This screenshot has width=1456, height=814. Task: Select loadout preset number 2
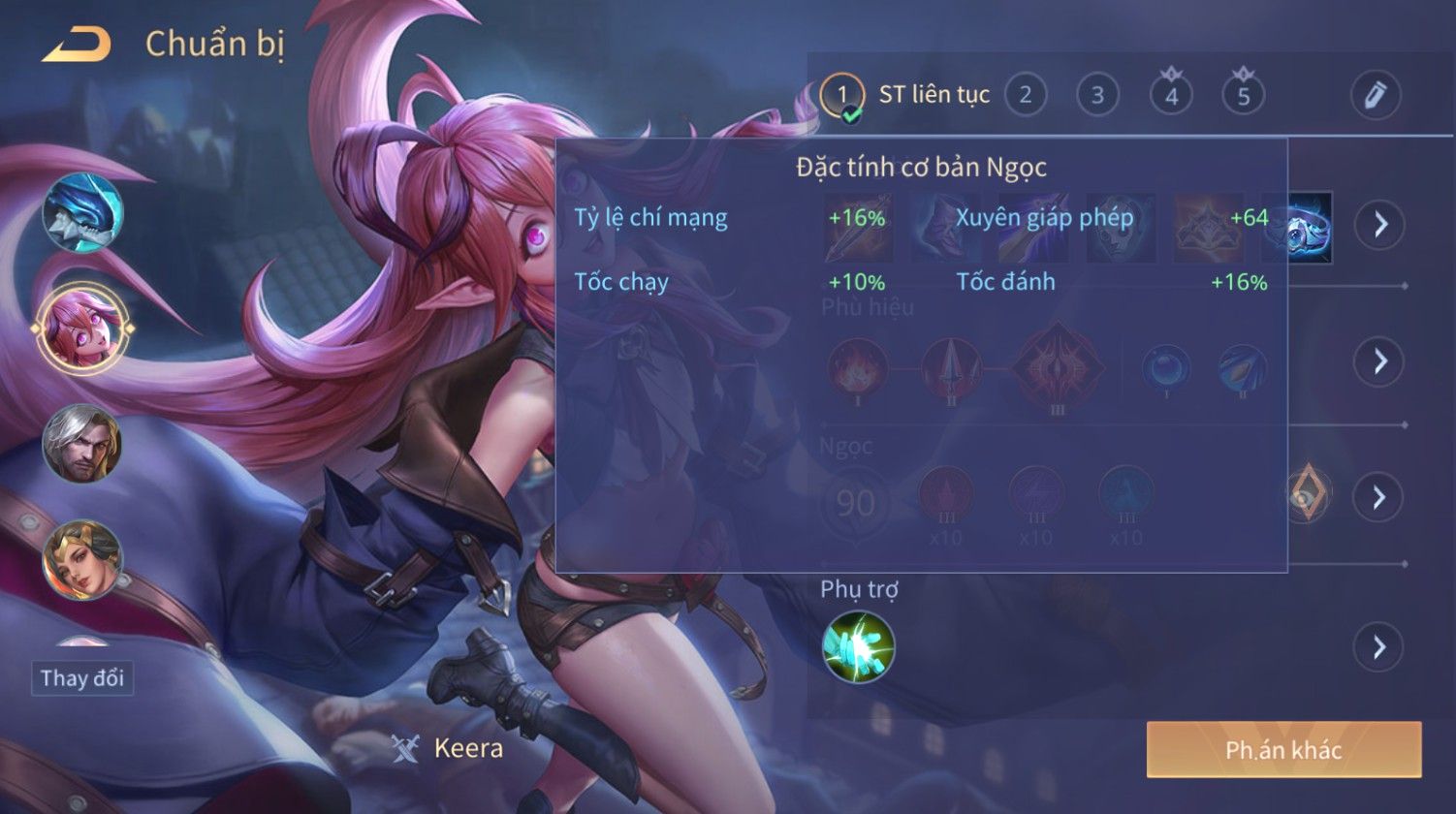pyautogui.click(x=1025, y=95)
